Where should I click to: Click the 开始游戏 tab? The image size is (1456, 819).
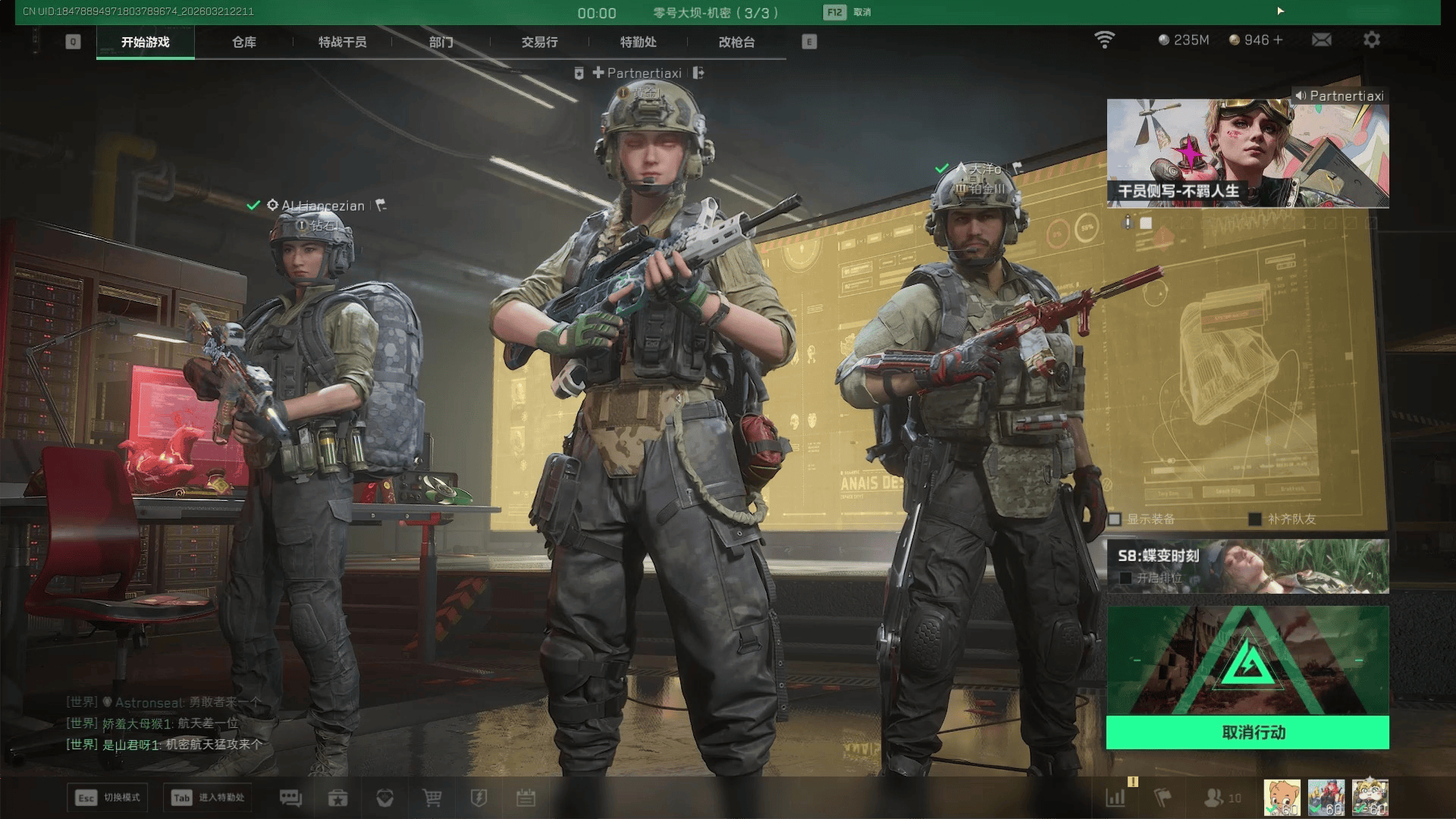tap(145, 42)
